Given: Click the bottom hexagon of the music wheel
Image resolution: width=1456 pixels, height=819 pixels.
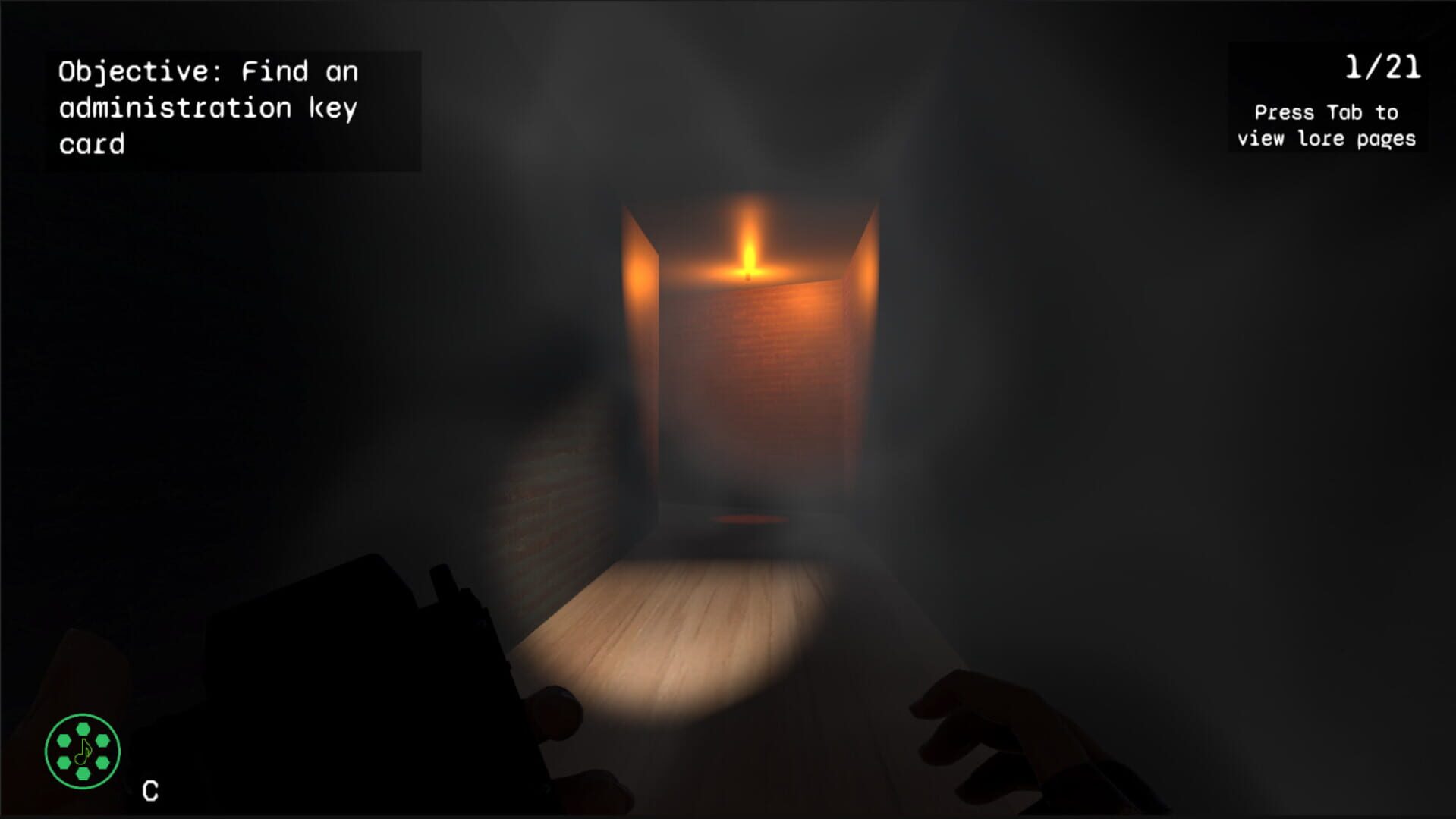Looking at the screenshot, I should 83,774.
